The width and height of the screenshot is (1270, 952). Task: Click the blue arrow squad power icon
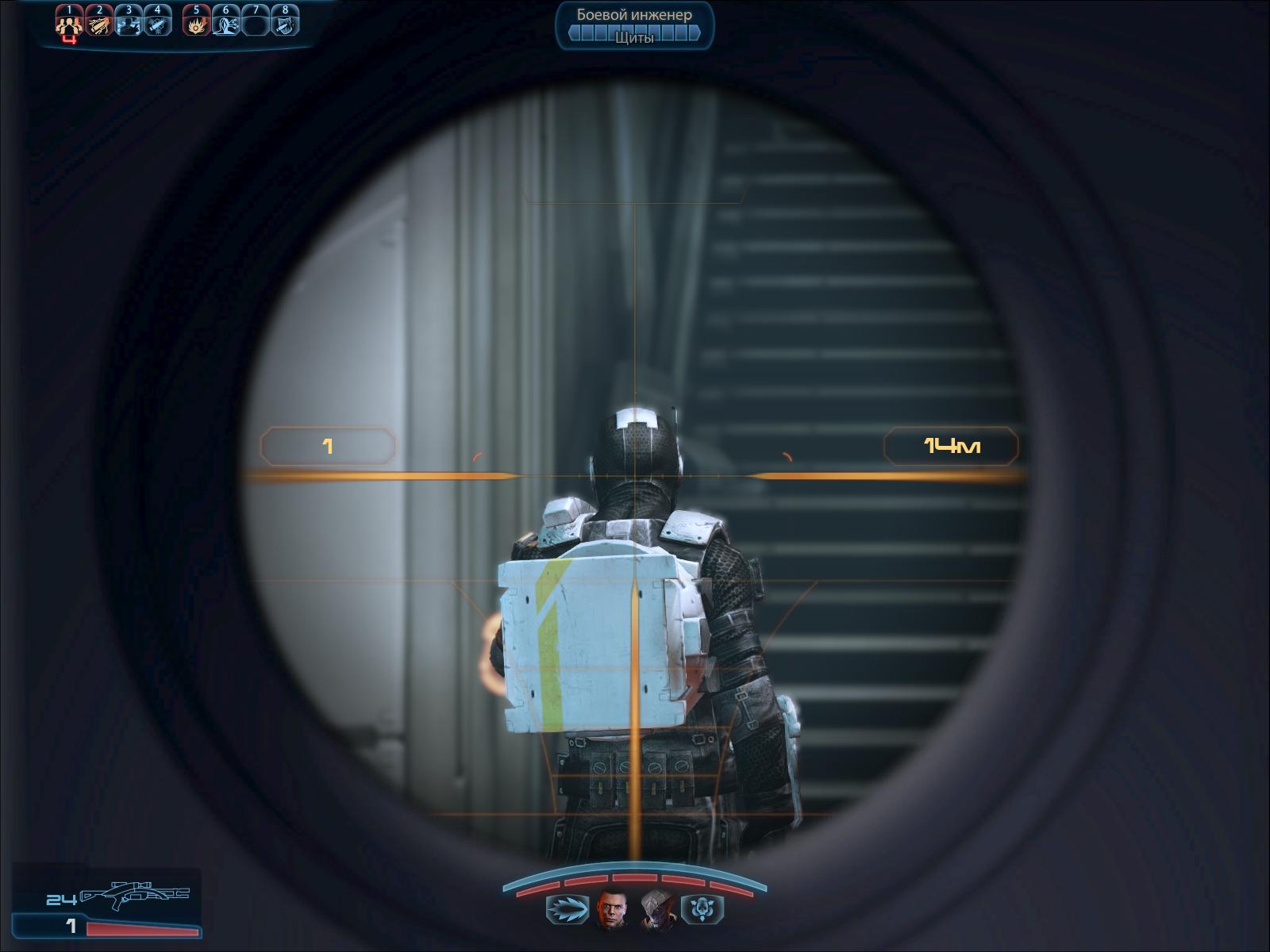567,908
